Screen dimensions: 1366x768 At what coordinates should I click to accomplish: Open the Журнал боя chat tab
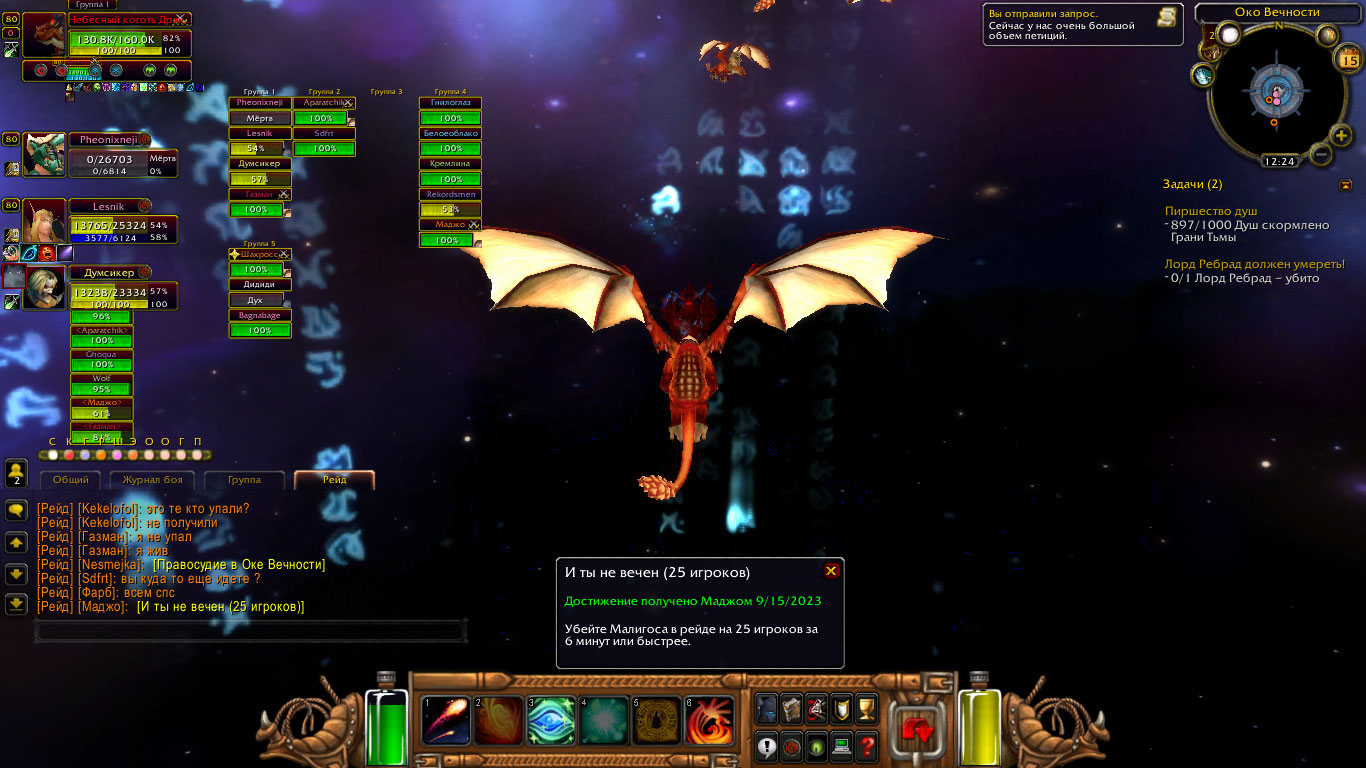click(152, 480)
